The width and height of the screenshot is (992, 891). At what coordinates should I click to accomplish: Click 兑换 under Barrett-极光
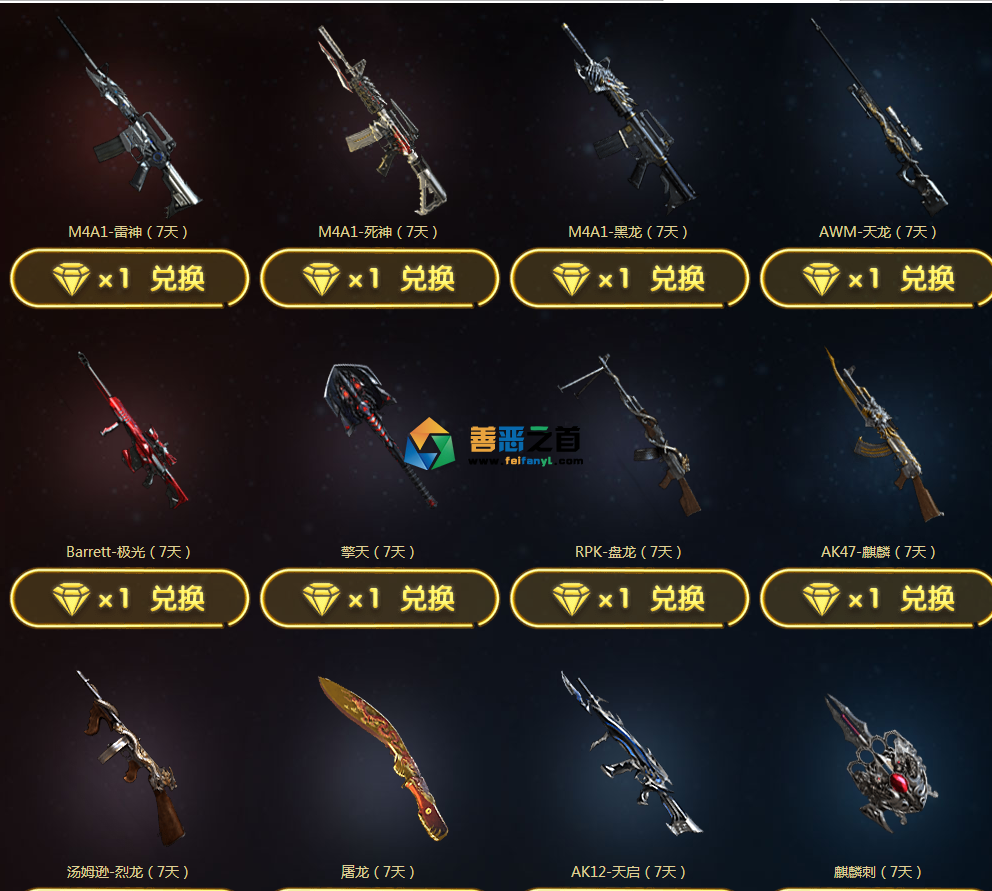pos(129,598)
